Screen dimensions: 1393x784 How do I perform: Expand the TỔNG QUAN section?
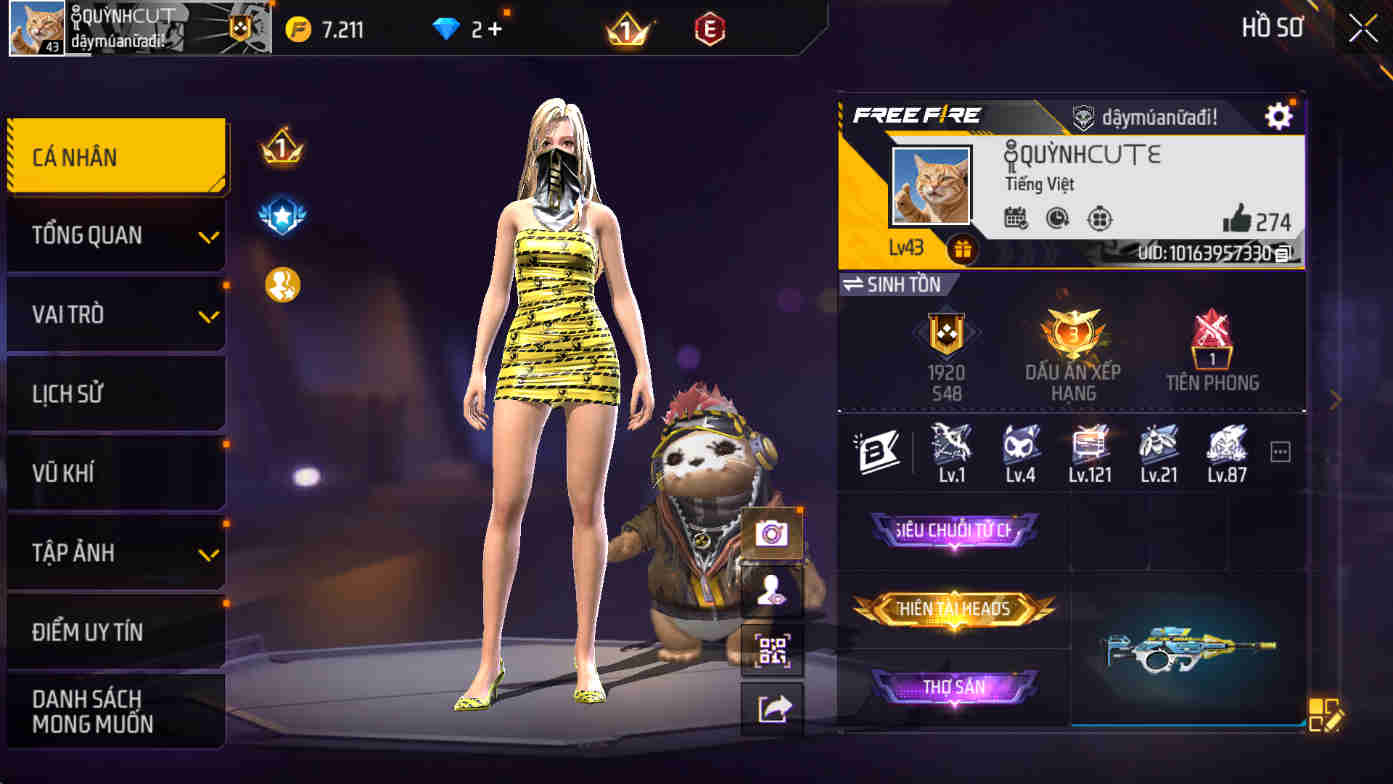(x=116, y=235)
